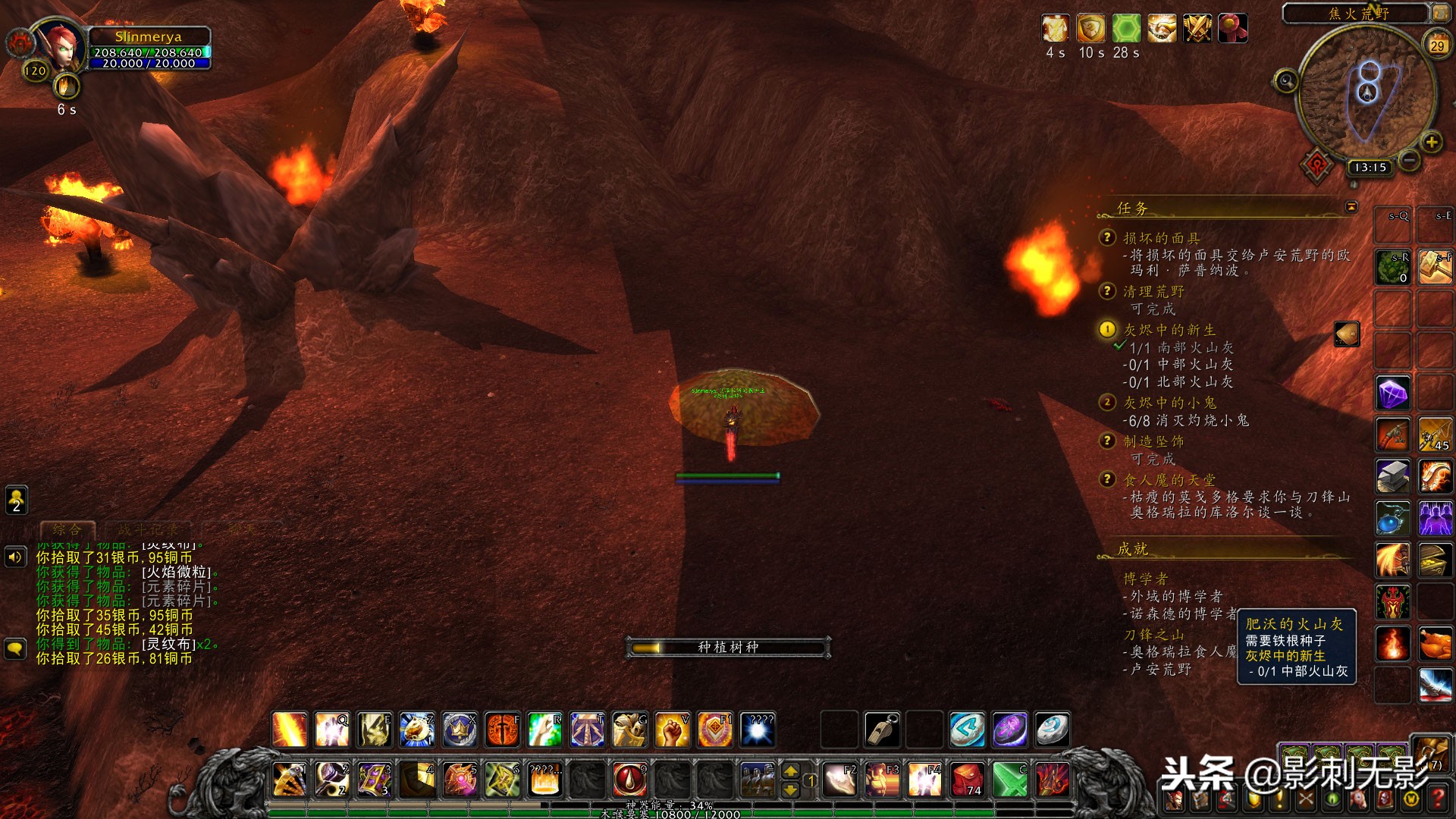Use the quest item next to 灰烬中的新生
Viewport: 1456px width, 819px height.
[x=1347, y=334]
